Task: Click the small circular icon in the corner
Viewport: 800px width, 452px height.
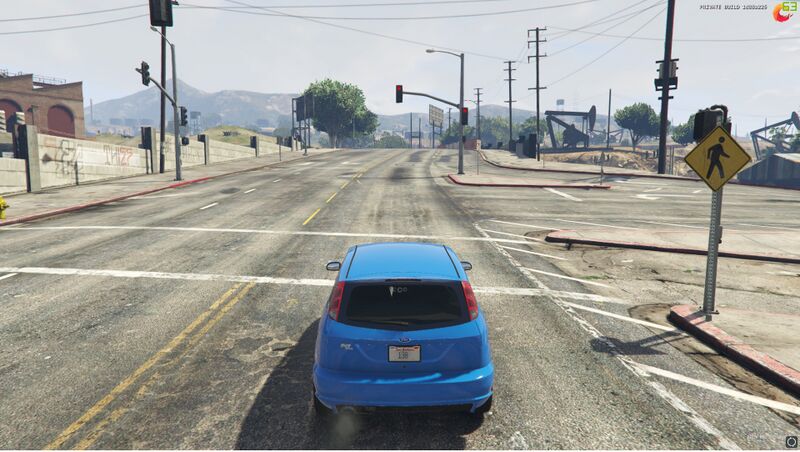Action: (x=791, y=441)
